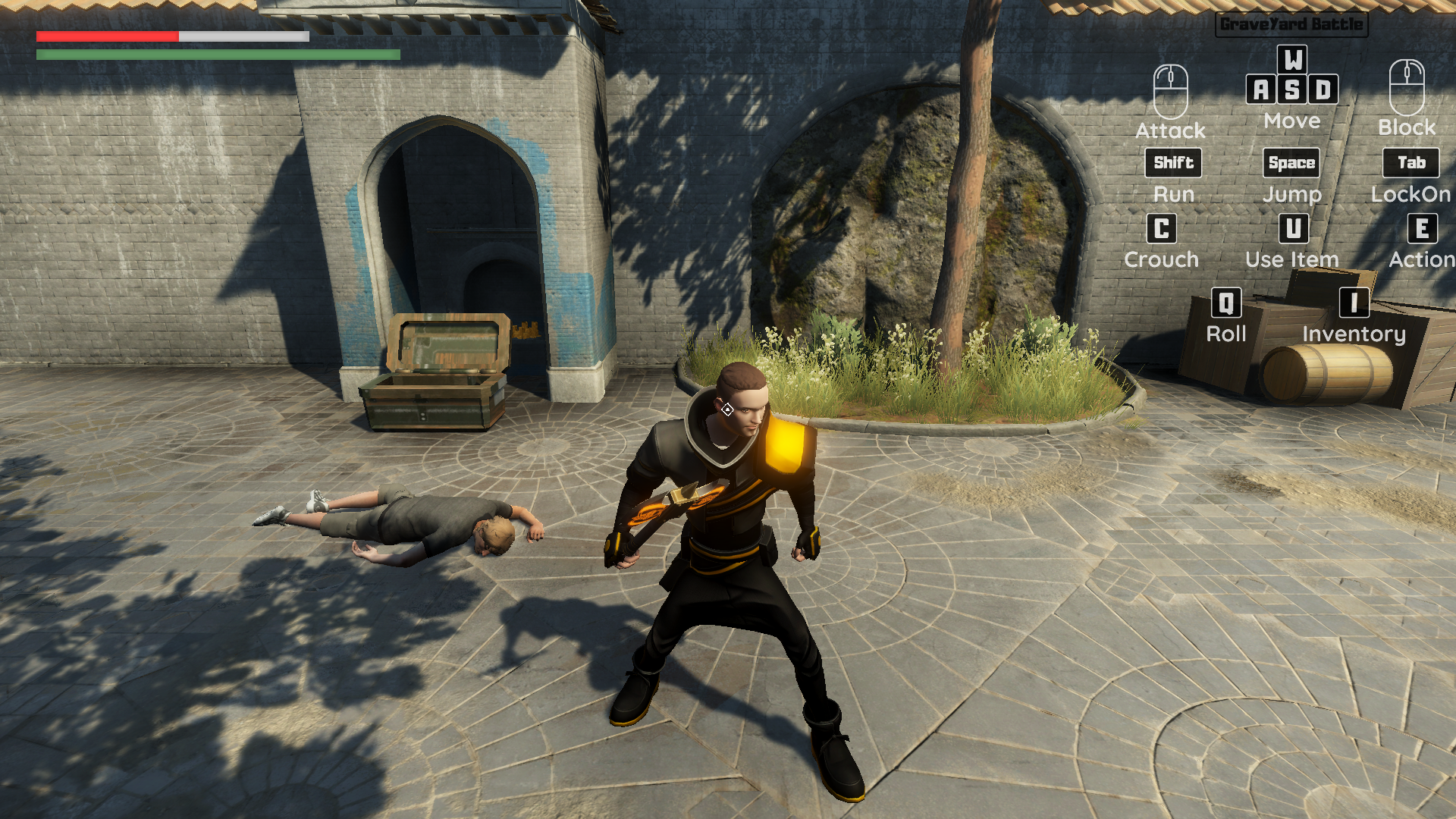Click the GraveYard Battle button
The width and height of the screenshot is (1456, 819).
pos(1291,24)
